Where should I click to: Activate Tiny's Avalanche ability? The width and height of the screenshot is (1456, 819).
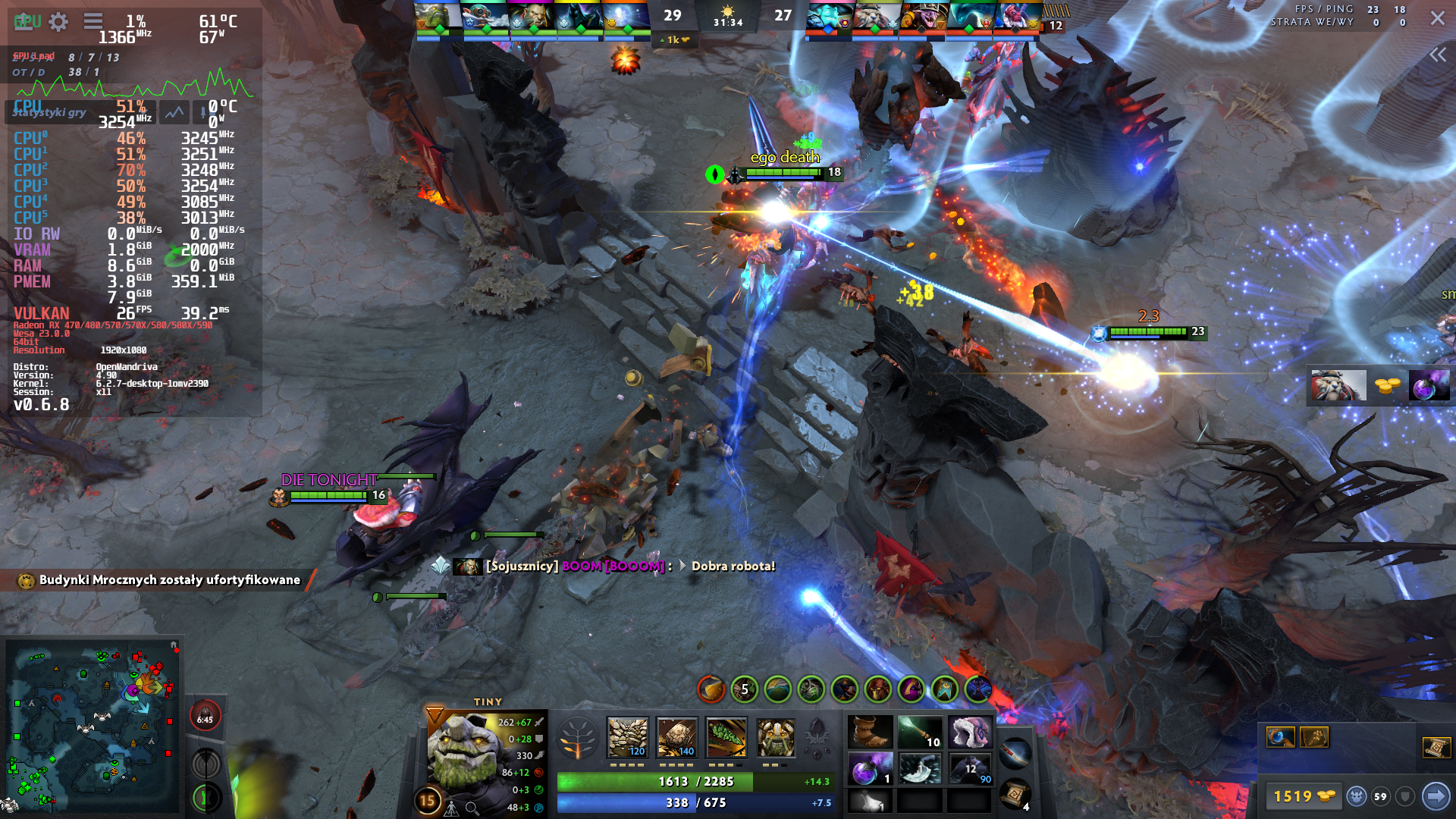[x=628, y=738]
